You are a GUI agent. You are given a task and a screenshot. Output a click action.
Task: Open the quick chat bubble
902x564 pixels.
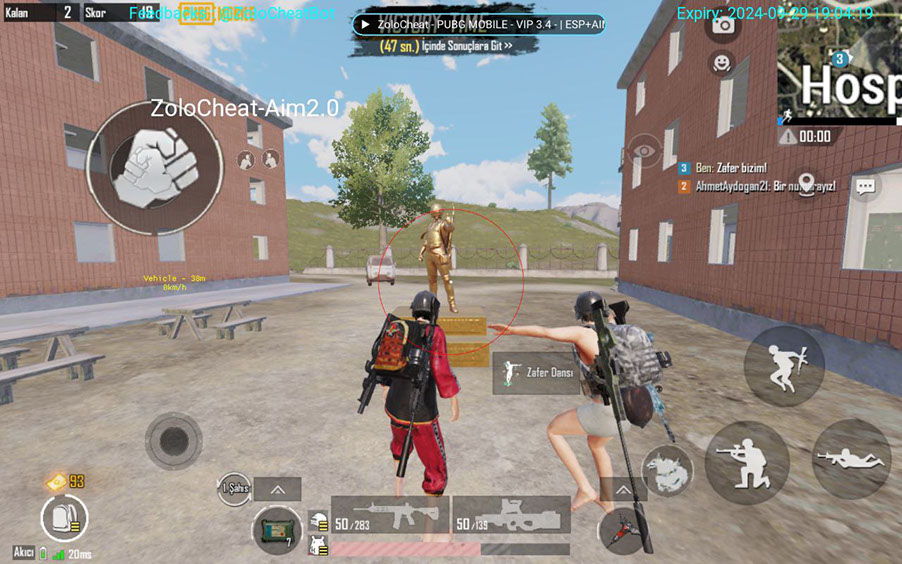(x=865, y=186)
